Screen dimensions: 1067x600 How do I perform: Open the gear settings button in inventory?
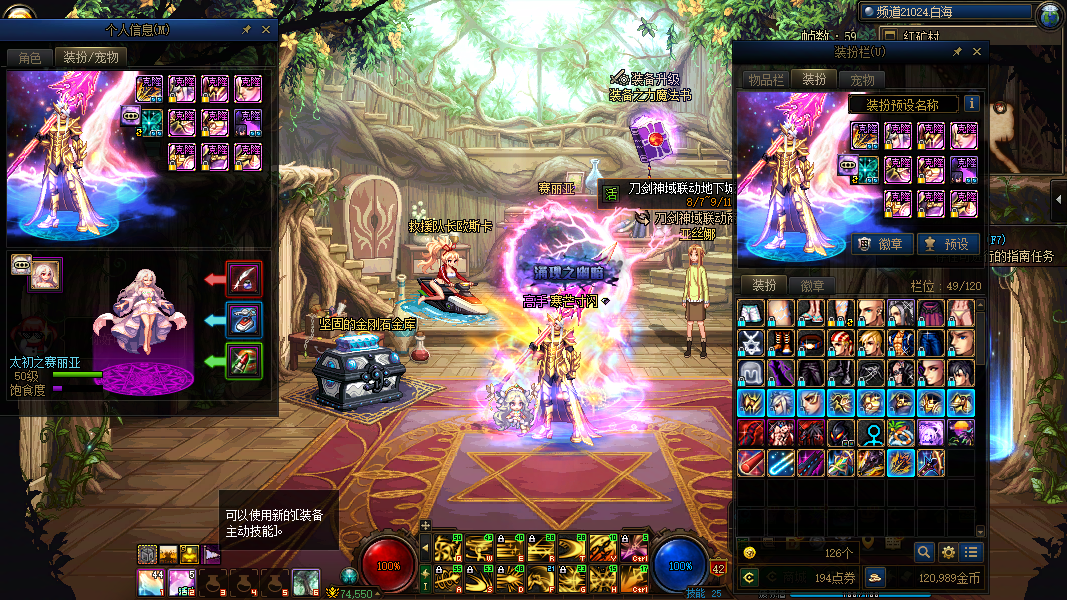(947, 551)
